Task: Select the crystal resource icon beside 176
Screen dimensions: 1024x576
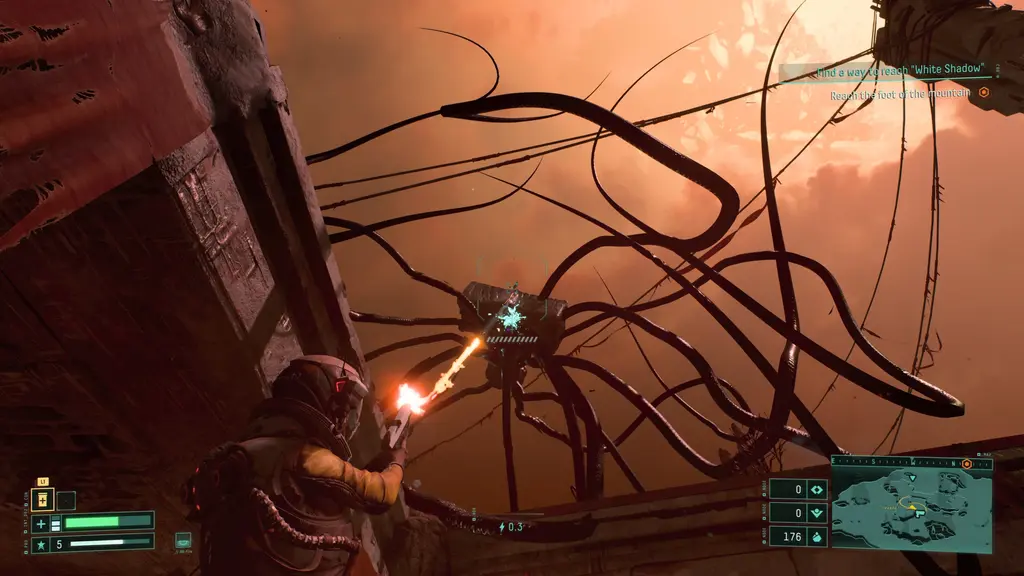Action: pyautogui.click(x=817, y=536)
